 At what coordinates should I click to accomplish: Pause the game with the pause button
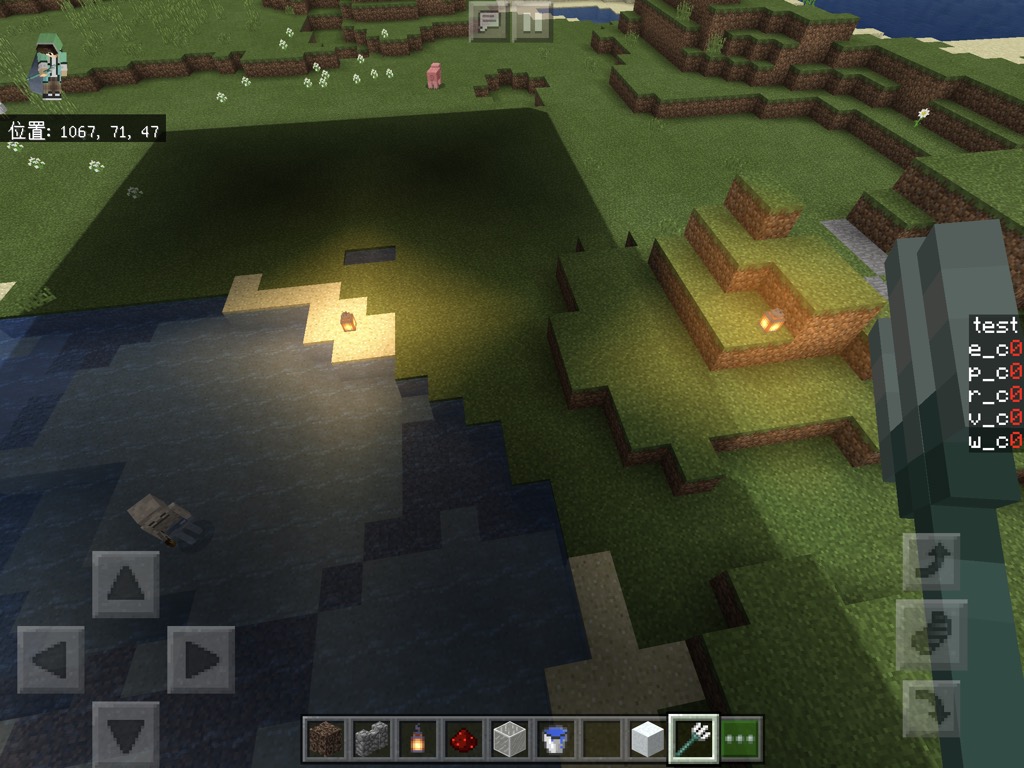(x=533, y=20)
